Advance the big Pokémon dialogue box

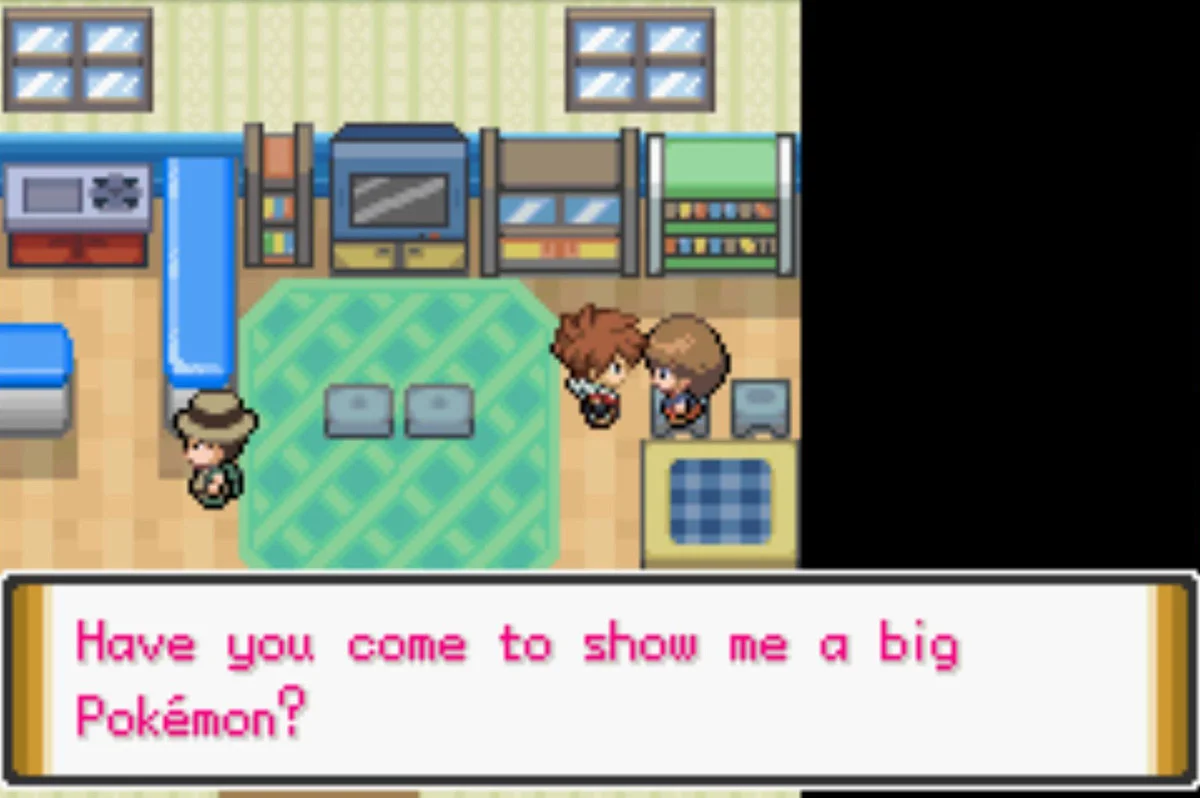click(x=600, y=680)
